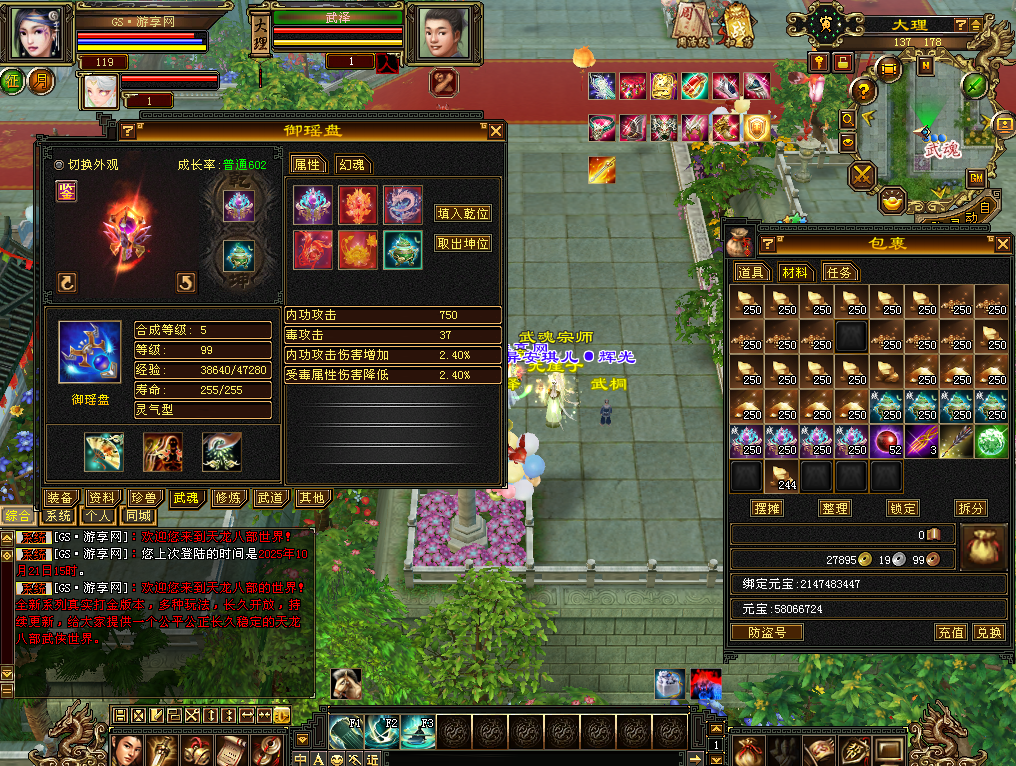The width and height of the screenshot is (1016, 766).
Task: Toggle the 切换外观 appearance option
Action: tap(59, 165)
